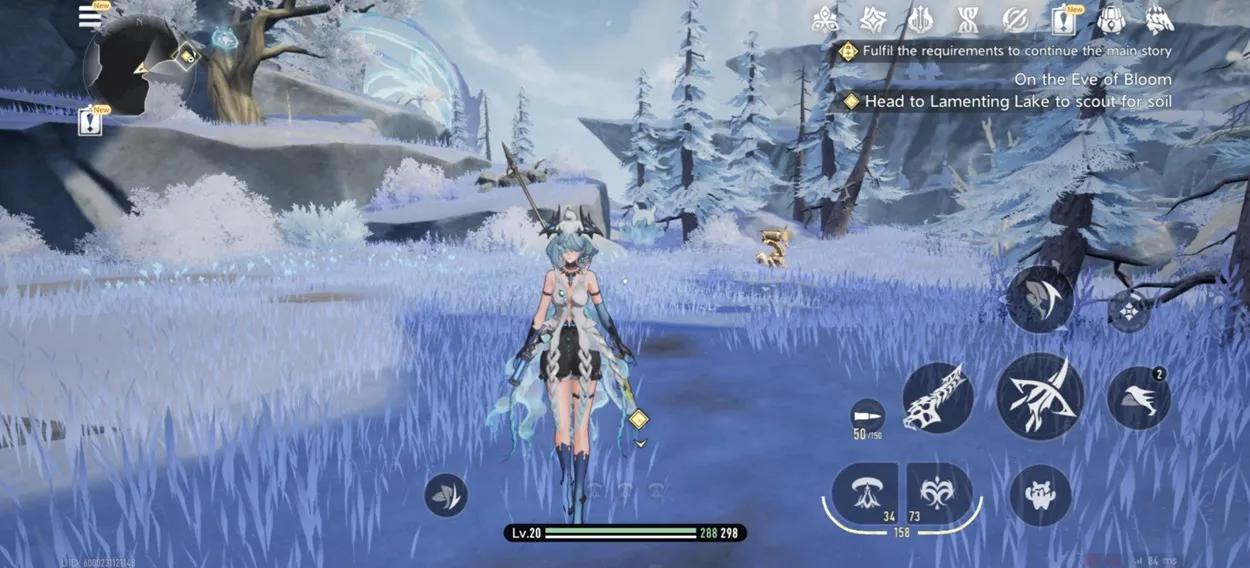Summon the small creature companion button
This screenshot has width=1250, height=568.
pos(1040,495)
